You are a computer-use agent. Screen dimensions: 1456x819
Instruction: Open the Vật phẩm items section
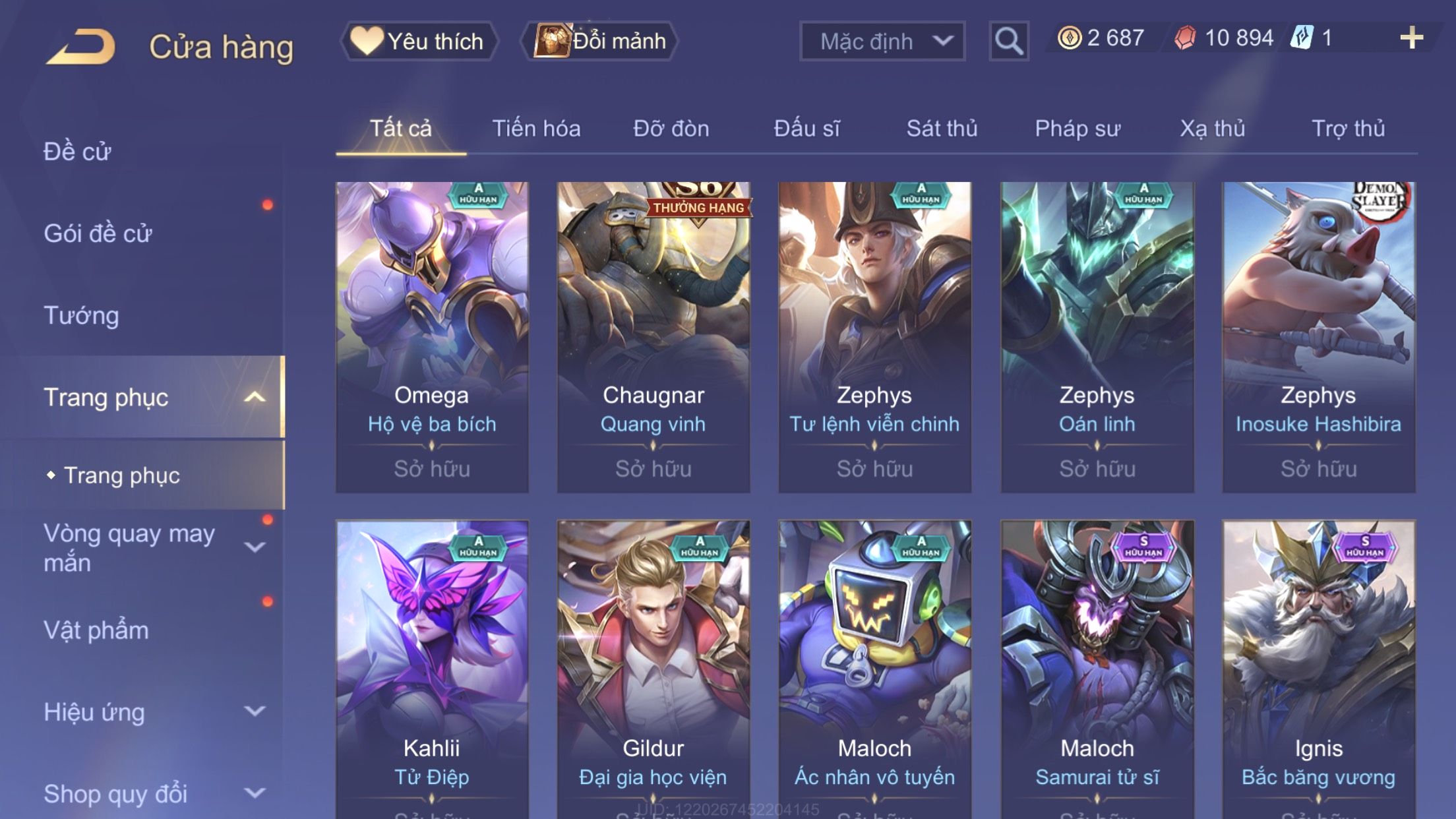[x=96, y=630]
